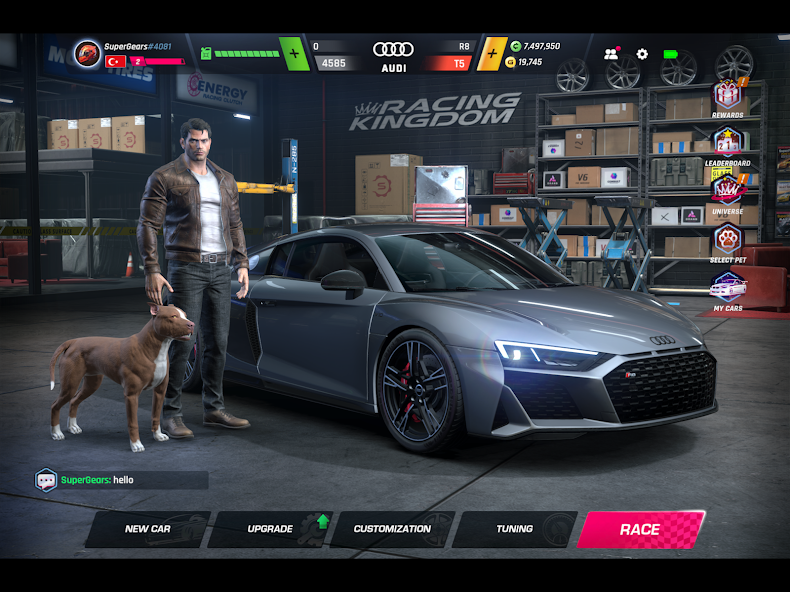
Task: Show the My Cars garage
Action: pyautogui.click(x=727, y=288)
